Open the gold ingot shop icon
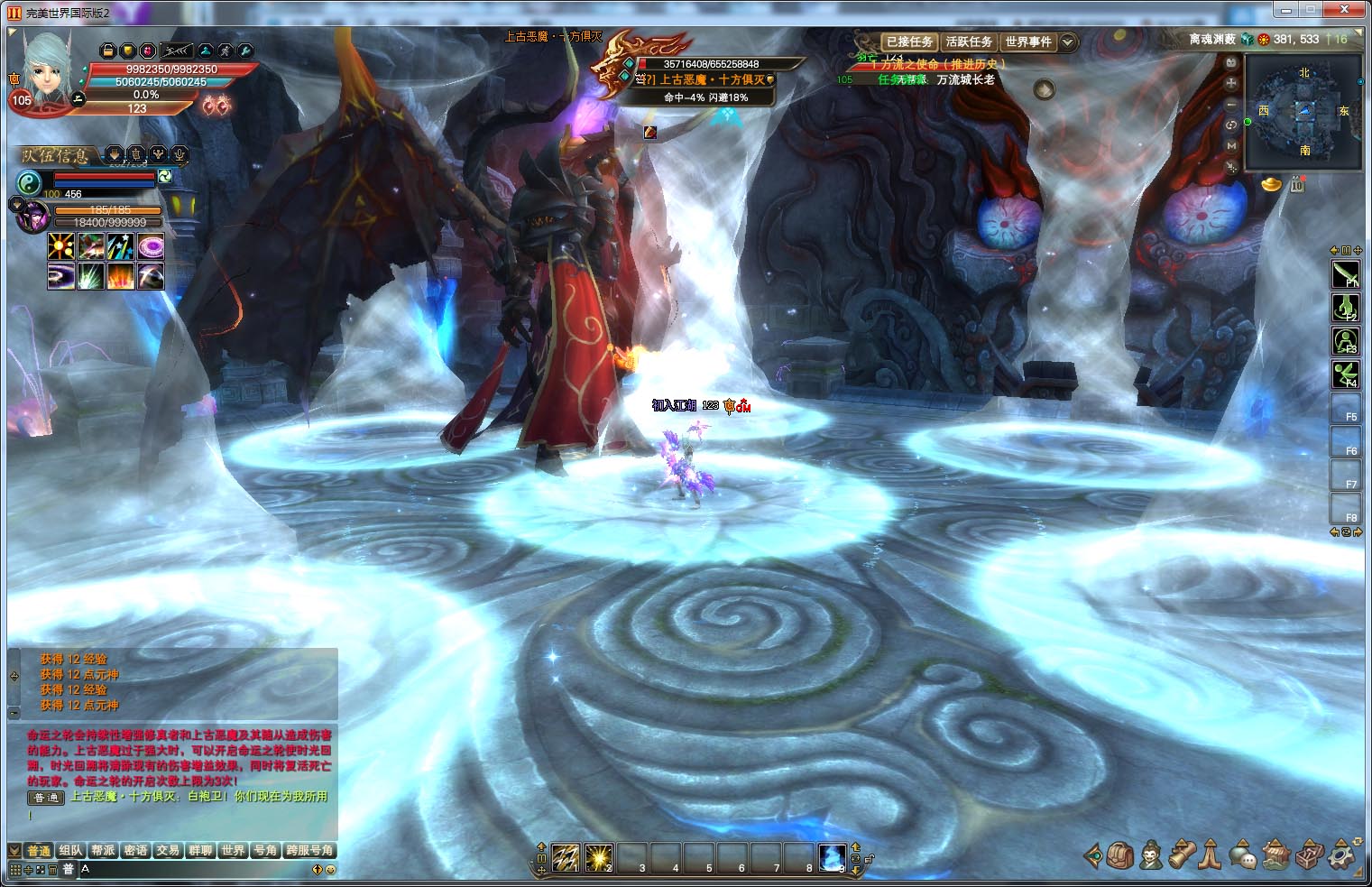Screen dimensions: 1372x887 click(1271, 184)
